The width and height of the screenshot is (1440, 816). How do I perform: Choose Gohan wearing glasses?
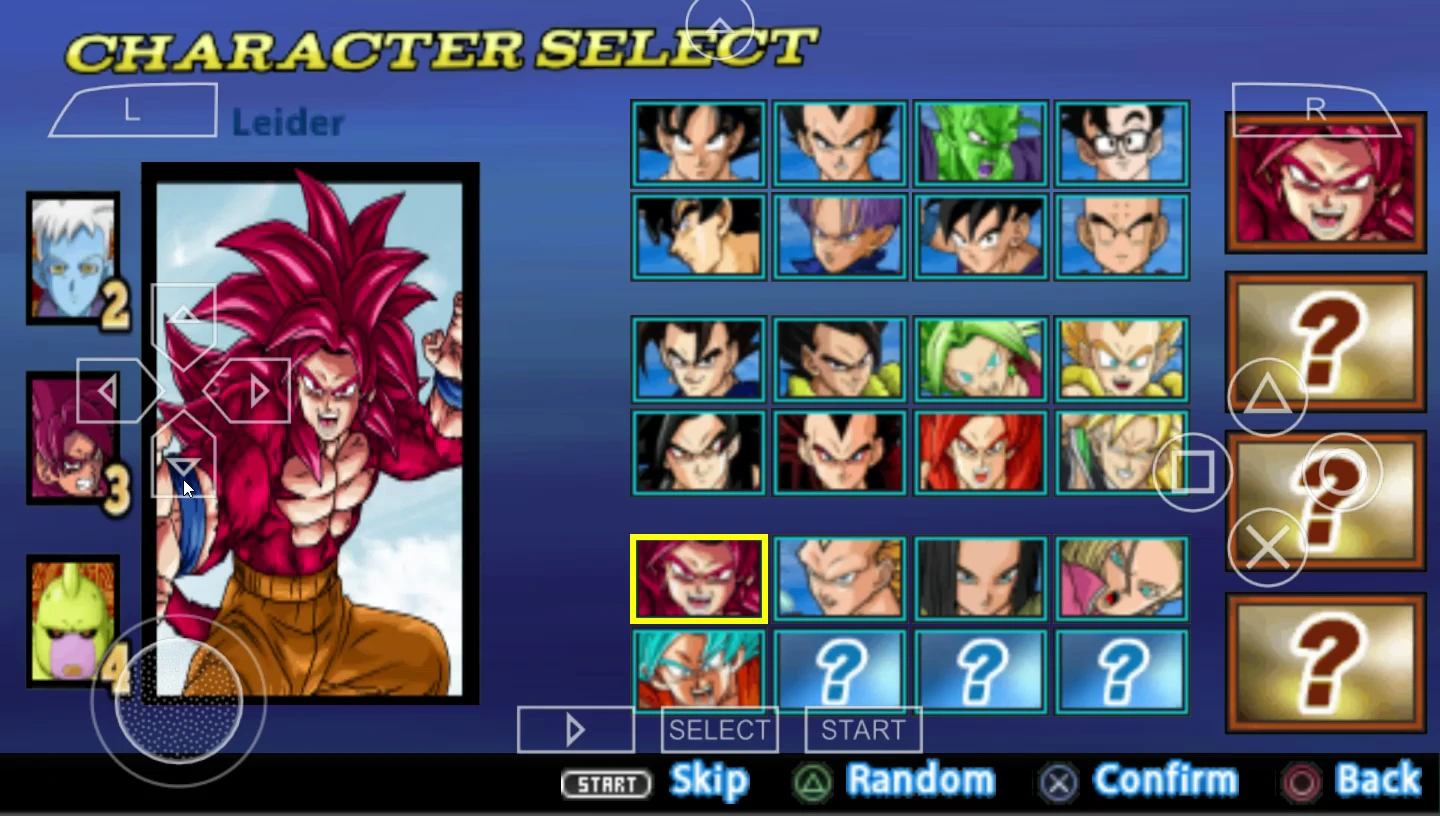click(x=1121, y=144)
